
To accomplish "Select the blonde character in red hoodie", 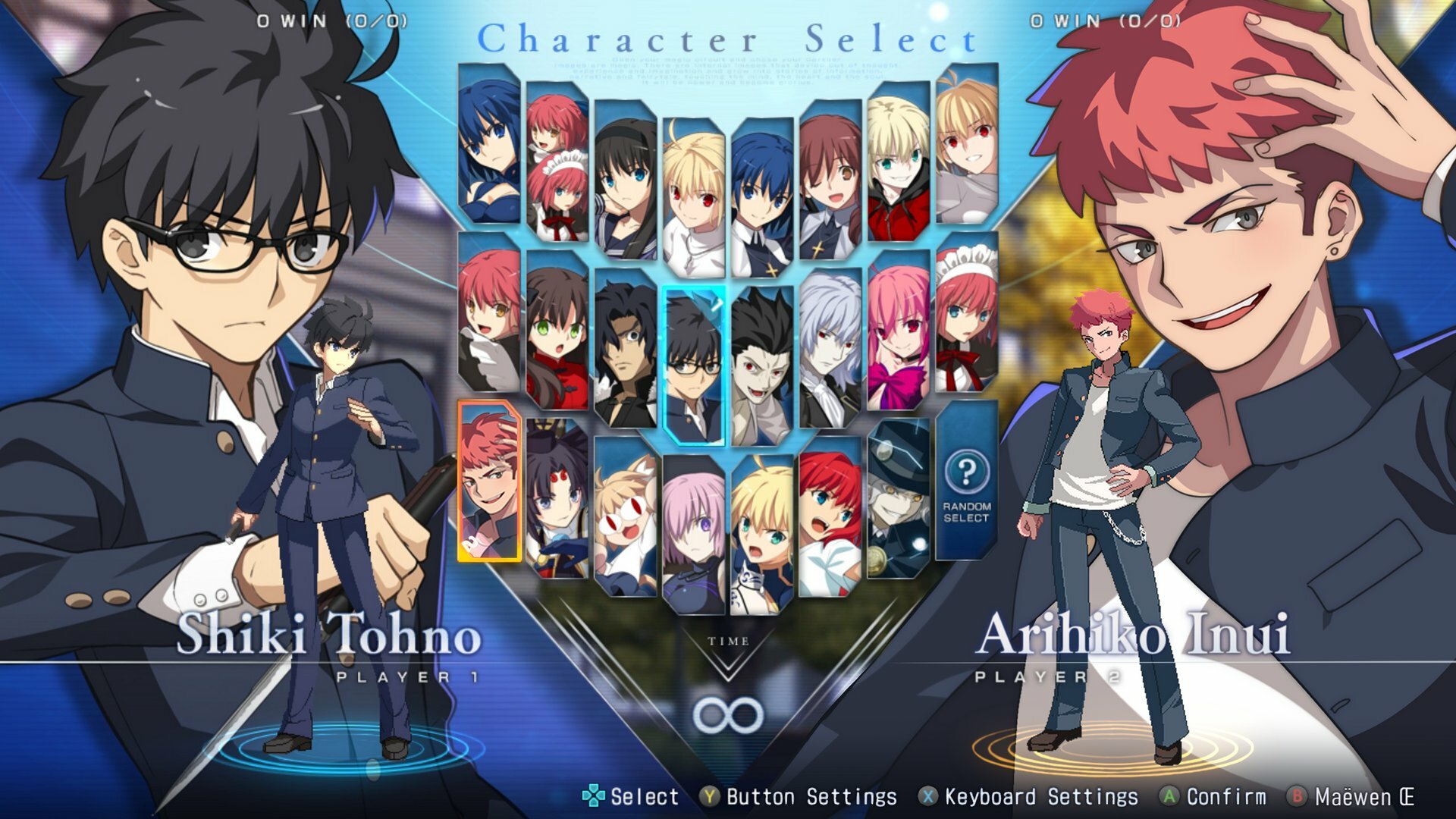I will 898,162.
